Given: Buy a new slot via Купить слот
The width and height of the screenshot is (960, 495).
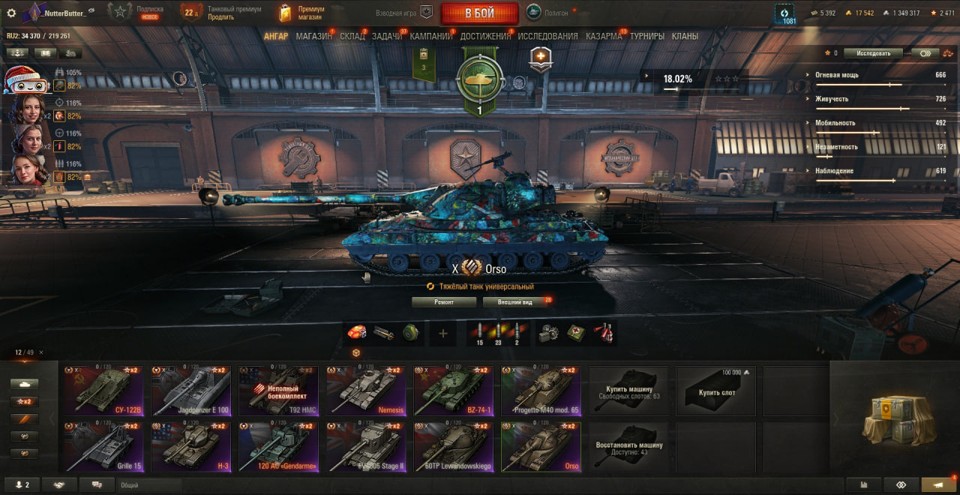Looking at the screenshot, I should click(716, 389).
